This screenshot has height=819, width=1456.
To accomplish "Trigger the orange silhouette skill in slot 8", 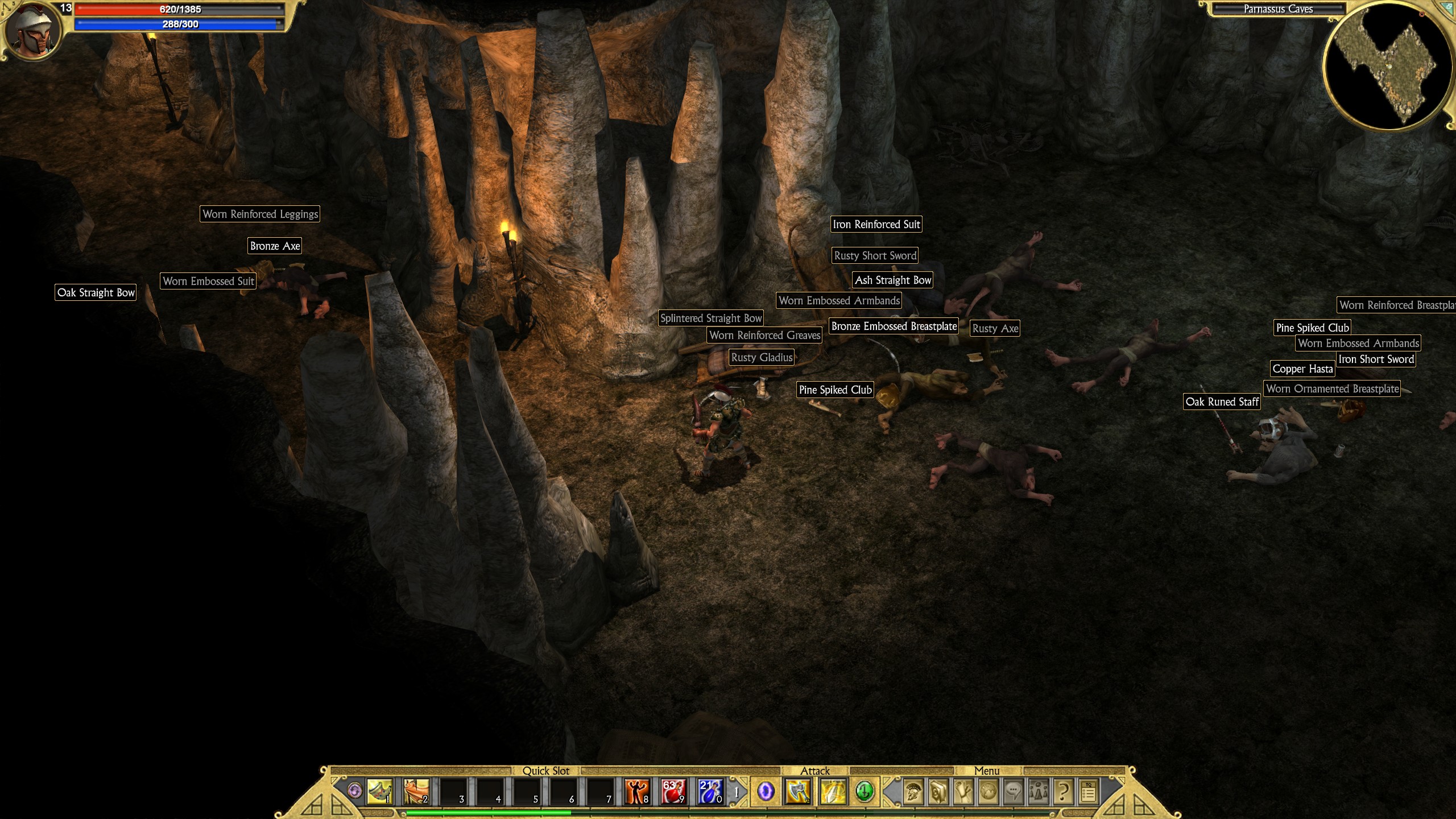I will tap(636, 791).
